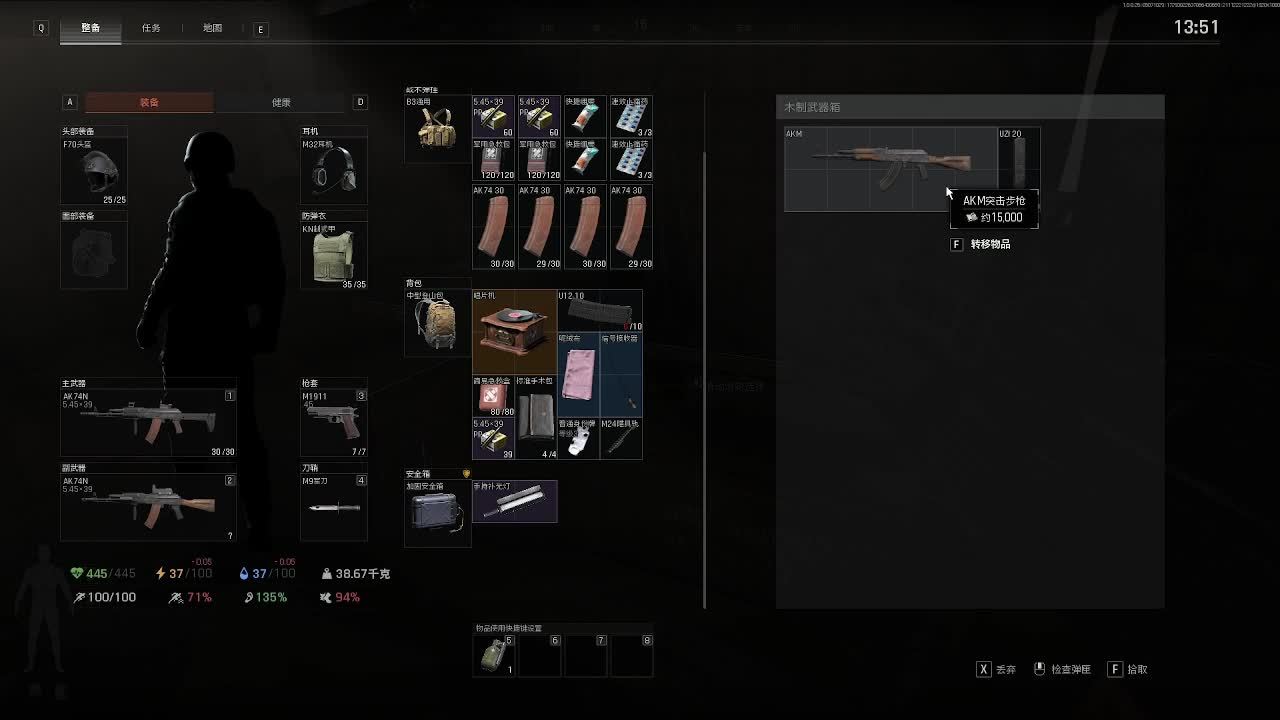Switch to the 装备 equipment sub-tab
The height and width of the screenshot is (720, 1280).
149,102
